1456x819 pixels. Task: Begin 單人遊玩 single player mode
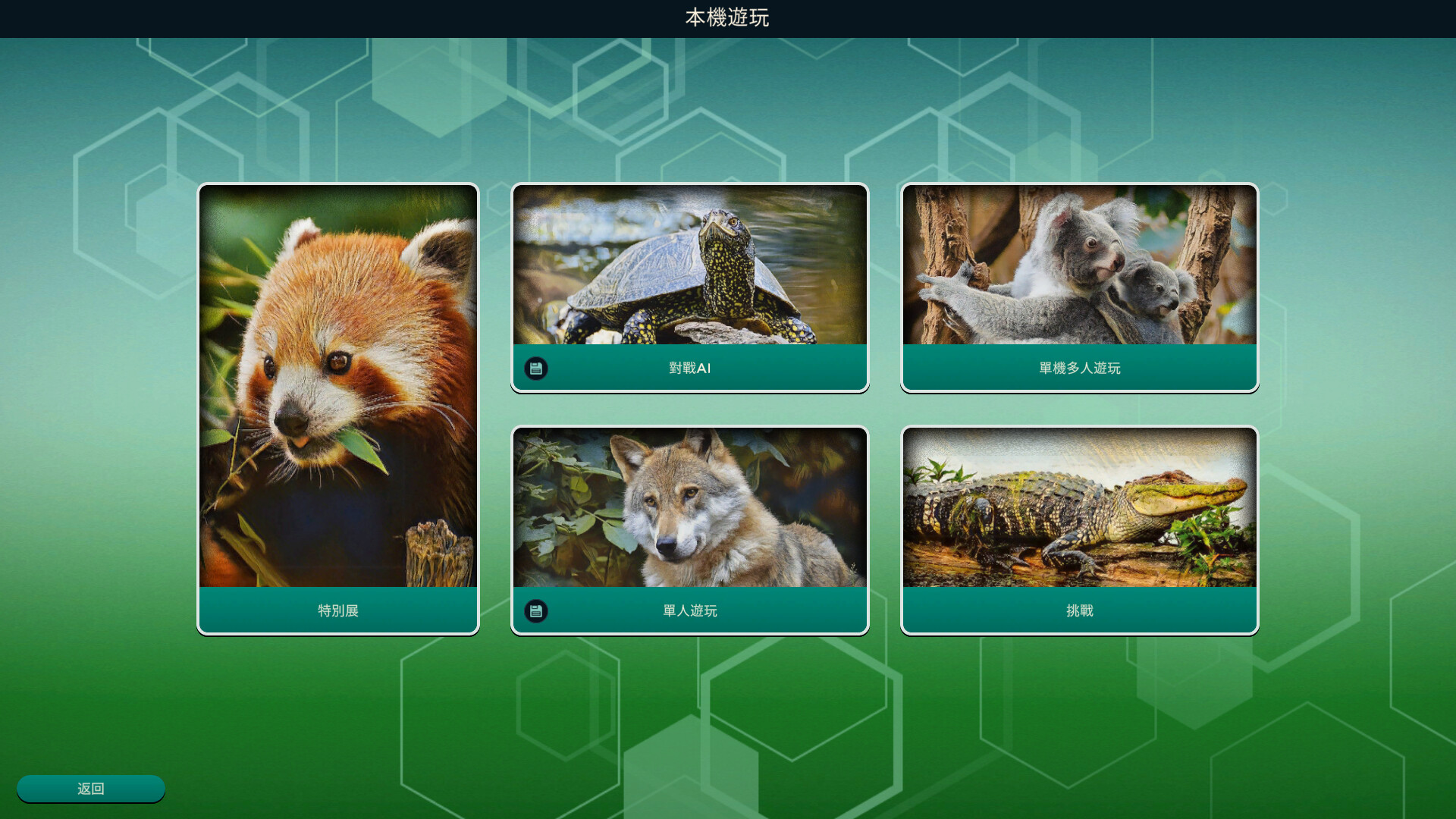690,610
